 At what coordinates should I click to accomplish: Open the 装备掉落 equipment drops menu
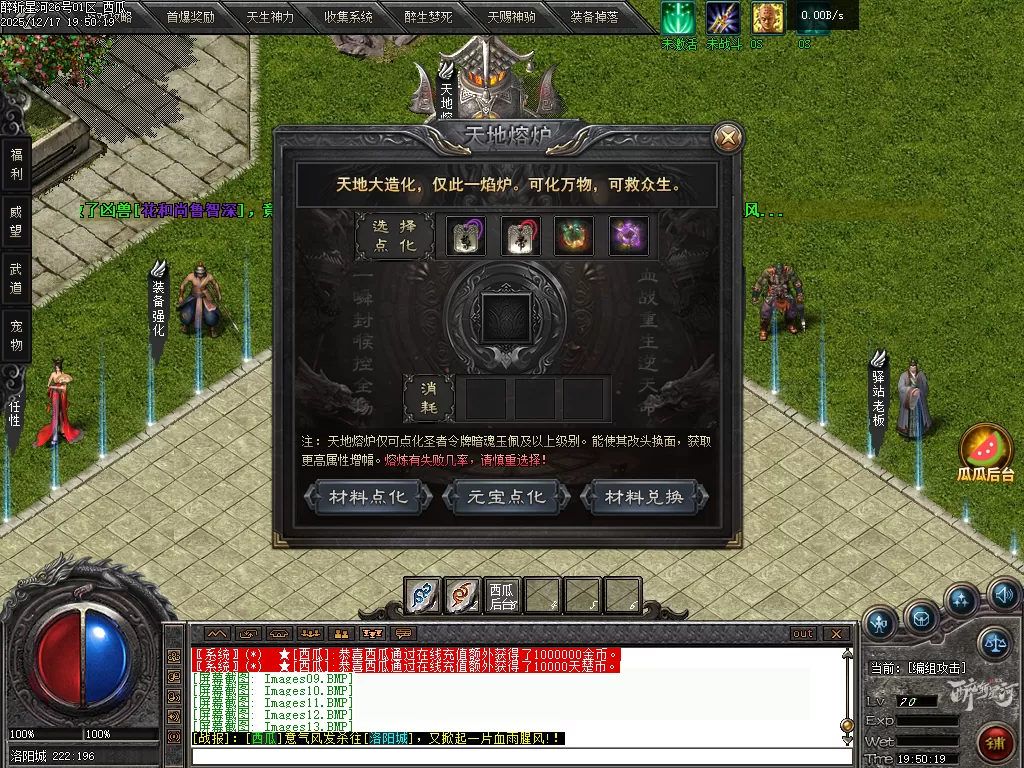[594, 17]
